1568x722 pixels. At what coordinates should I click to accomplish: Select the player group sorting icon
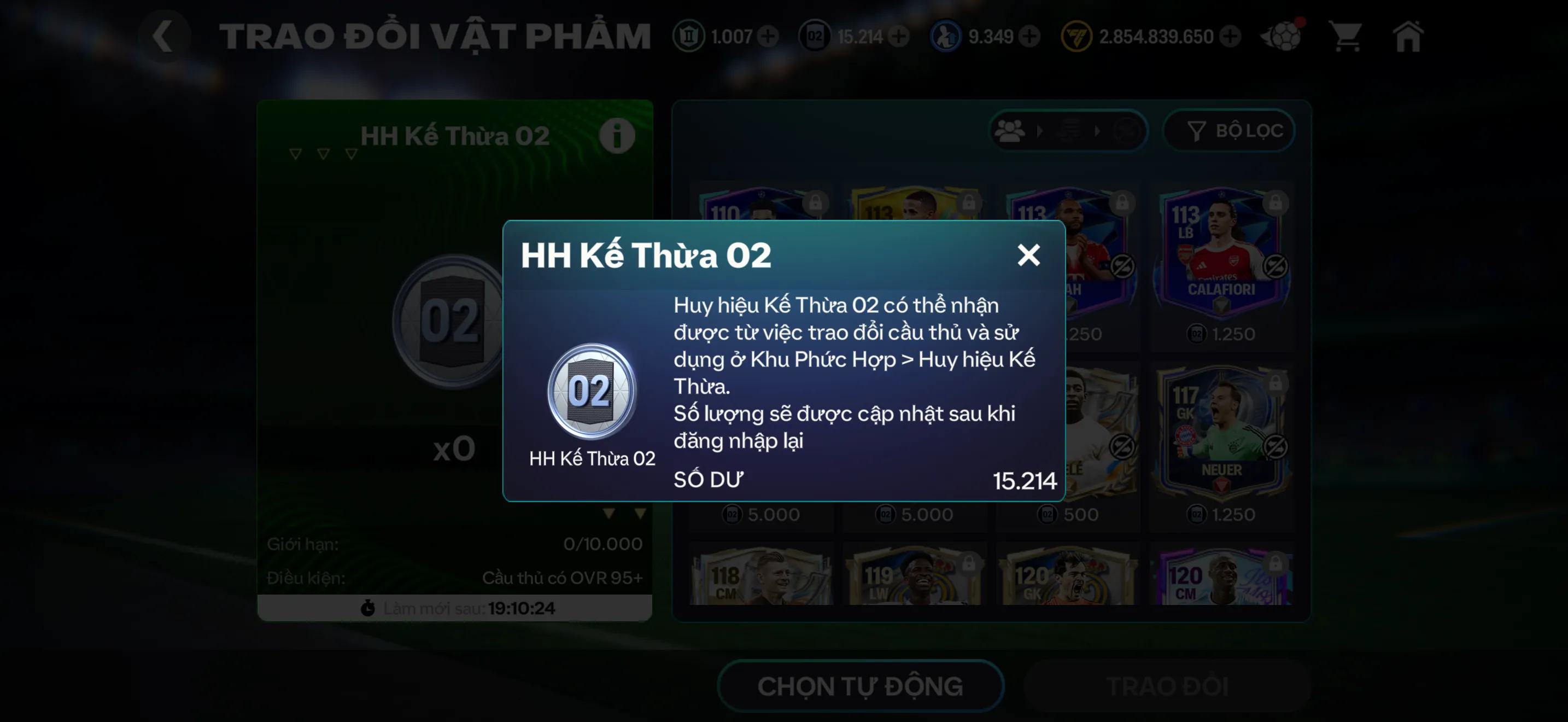pyautogui.click(x=1010, y=131)
